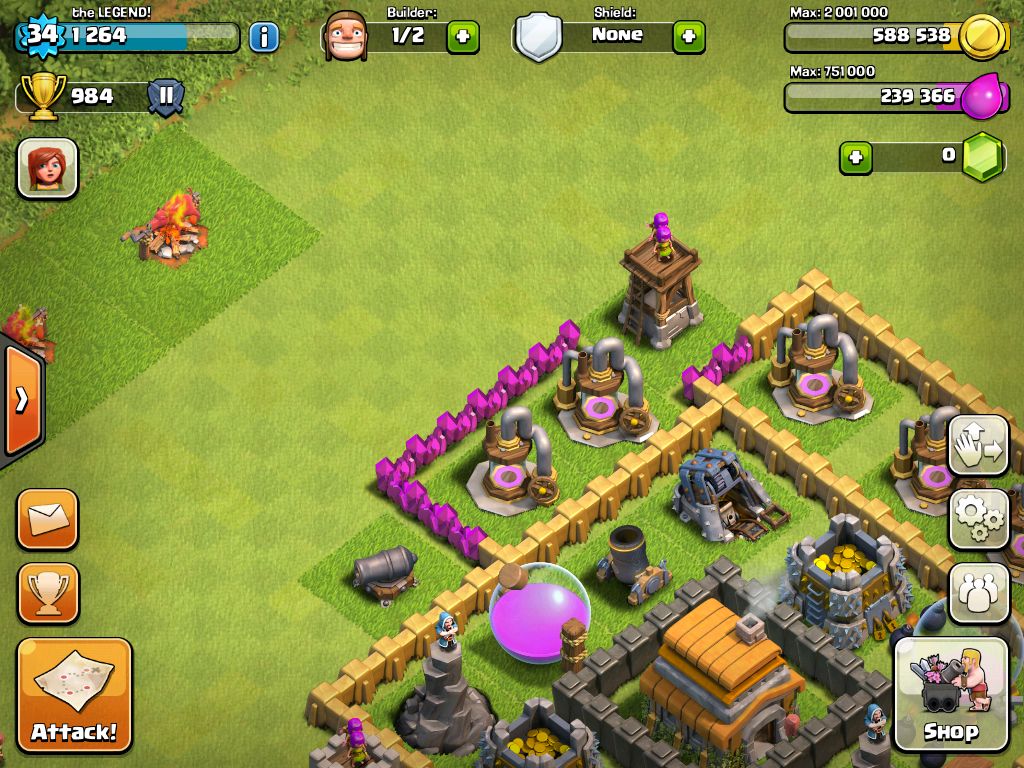This screenshot has height=768, width=1024.
Task: Start a battle with the Attack! button
Action: coord(74,695)
